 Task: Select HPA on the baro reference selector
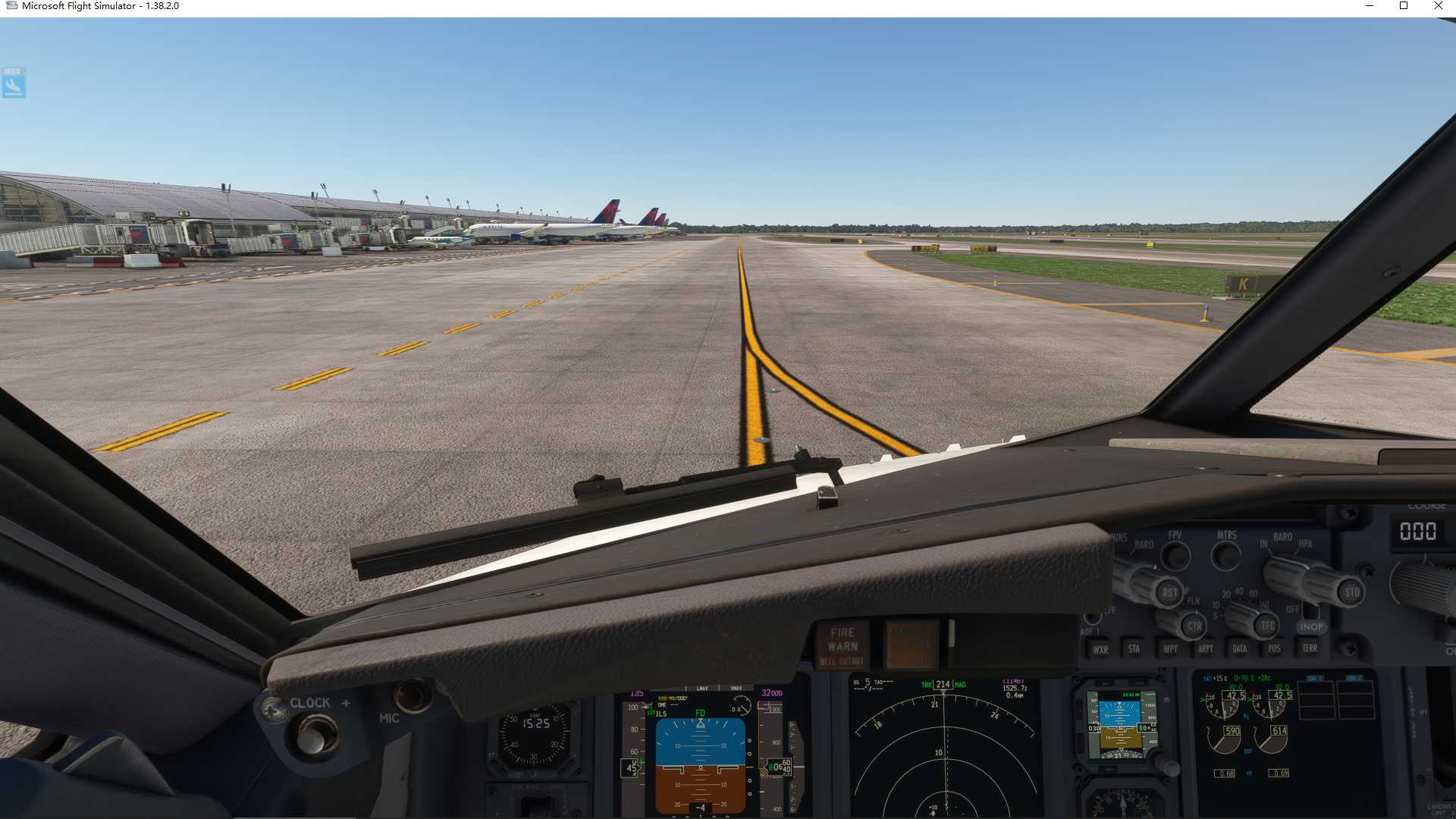(1306, 544)
